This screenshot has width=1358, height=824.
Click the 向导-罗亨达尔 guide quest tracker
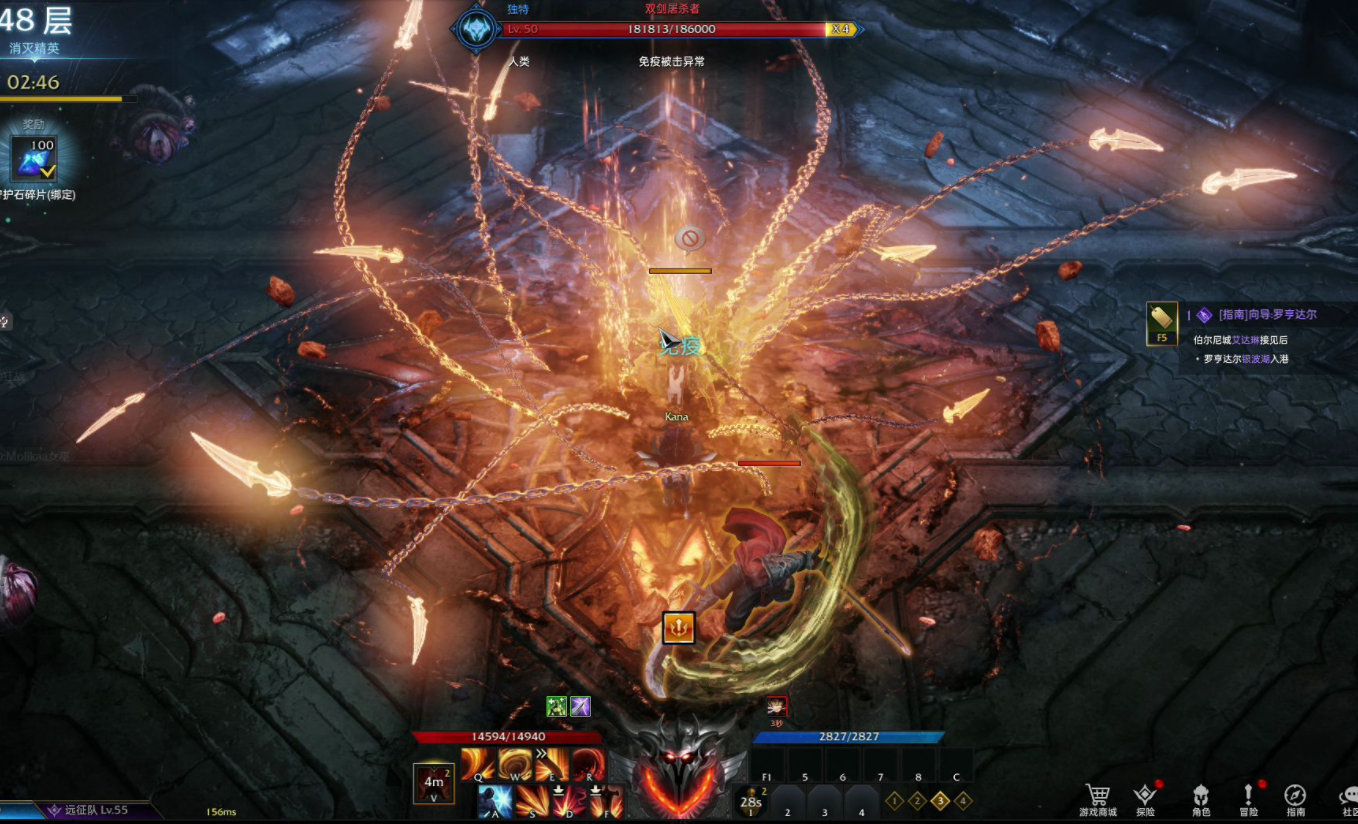1267,314
